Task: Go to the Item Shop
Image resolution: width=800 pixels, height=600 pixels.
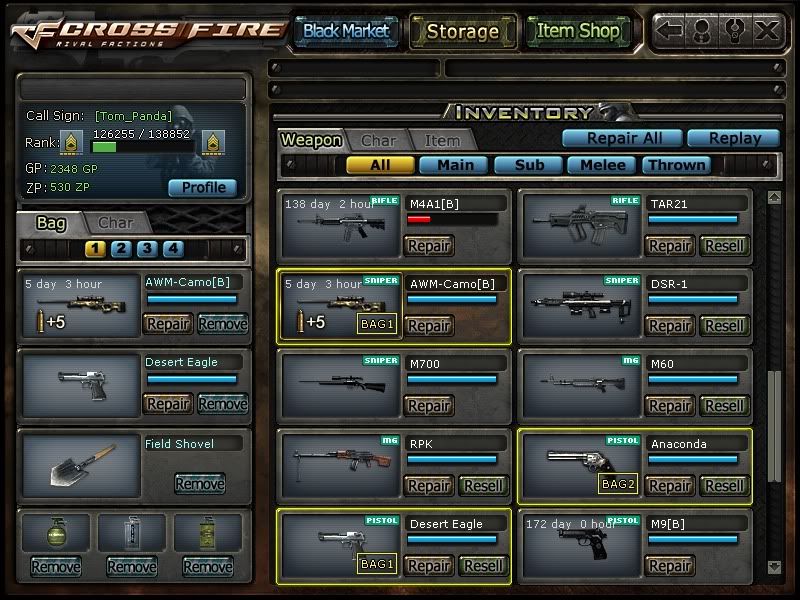Action: (x=578, y=31)
